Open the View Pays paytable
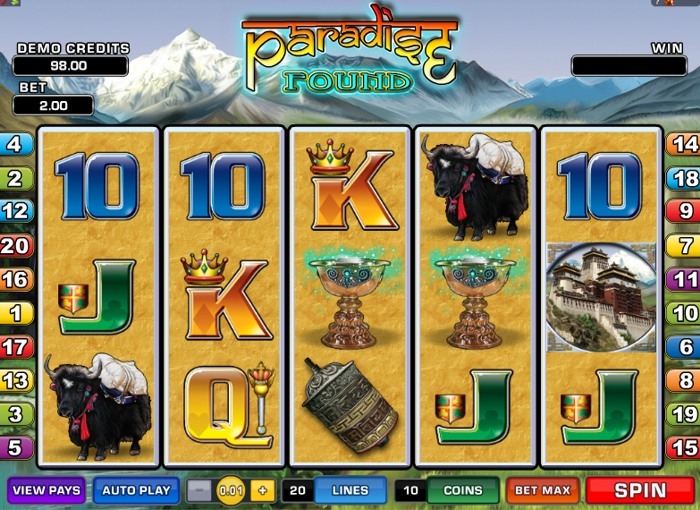This screenshot has height=510, width=700. tap(46, 491)
